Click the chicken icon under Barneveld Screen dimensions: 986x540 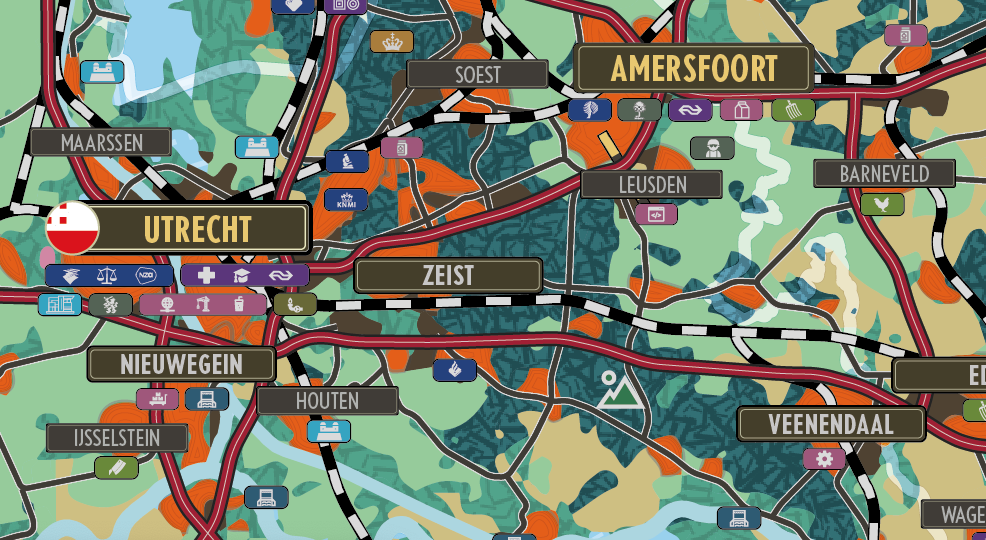click(882, 204)
